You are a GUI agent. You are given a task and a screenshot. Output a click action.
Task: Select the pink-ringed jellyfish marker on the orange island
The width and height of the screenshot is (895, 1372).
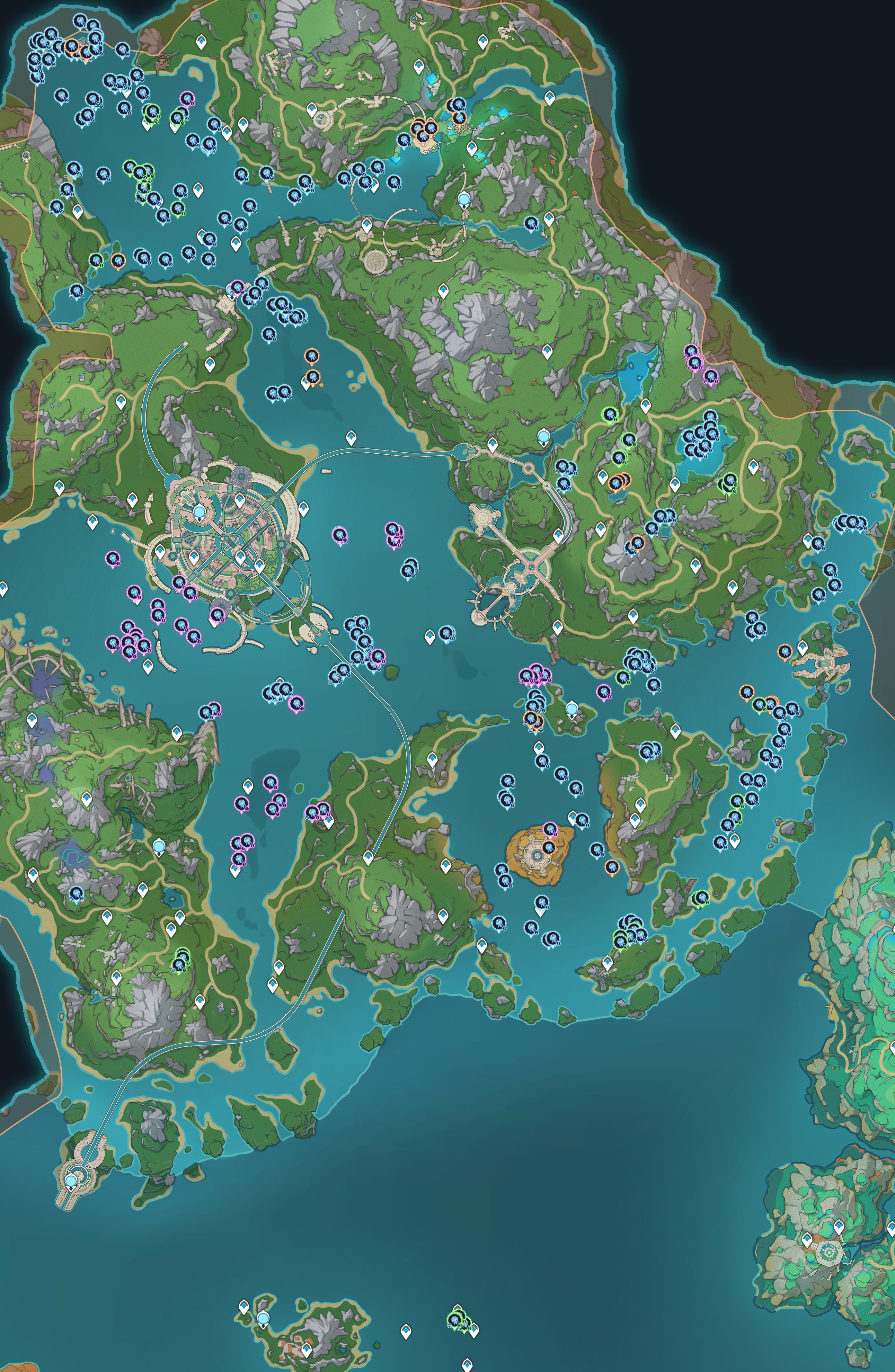[551, 830]
